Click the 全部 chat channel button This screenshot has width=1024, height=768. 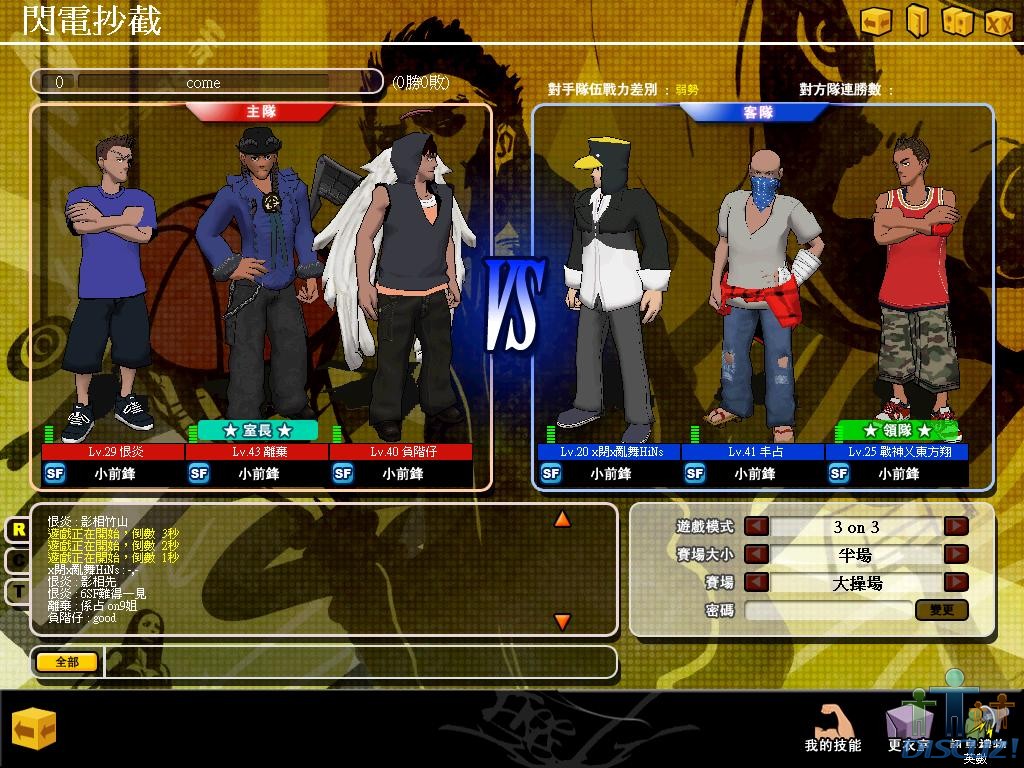[67, 662]
